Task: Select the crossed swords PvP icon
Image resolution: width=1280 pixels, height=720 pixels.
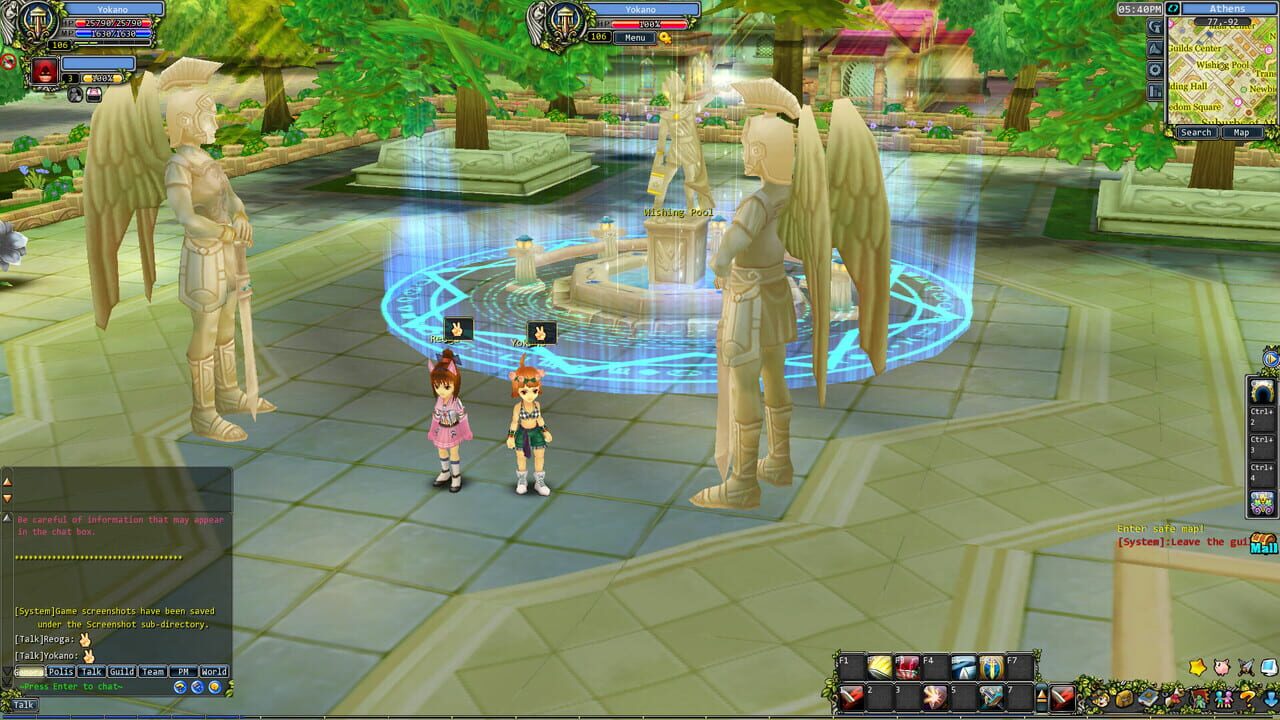Action: (x=1244, y=667)
